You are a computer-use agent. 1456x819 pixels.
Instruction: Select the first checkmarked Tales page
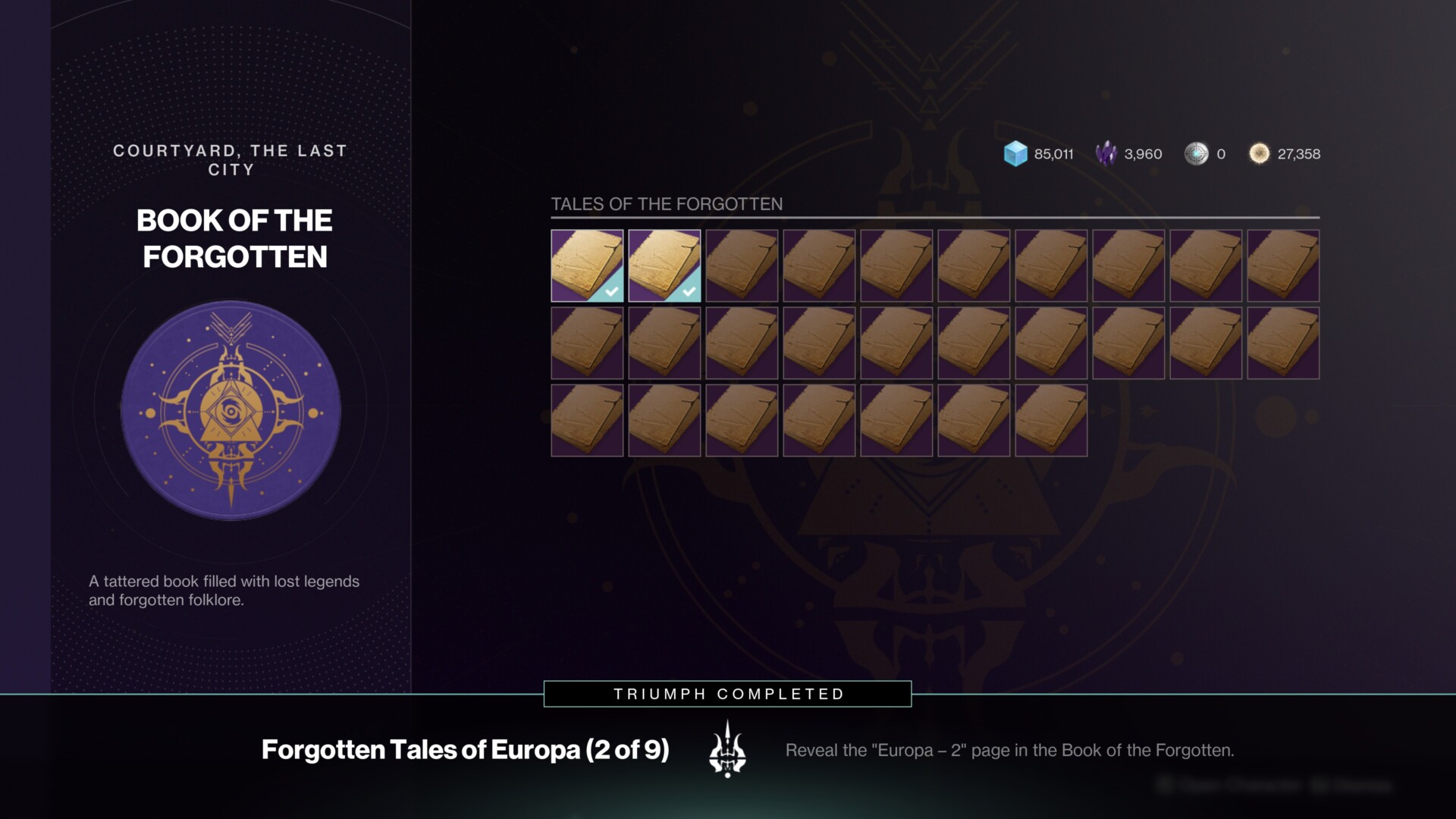[587, 266]
